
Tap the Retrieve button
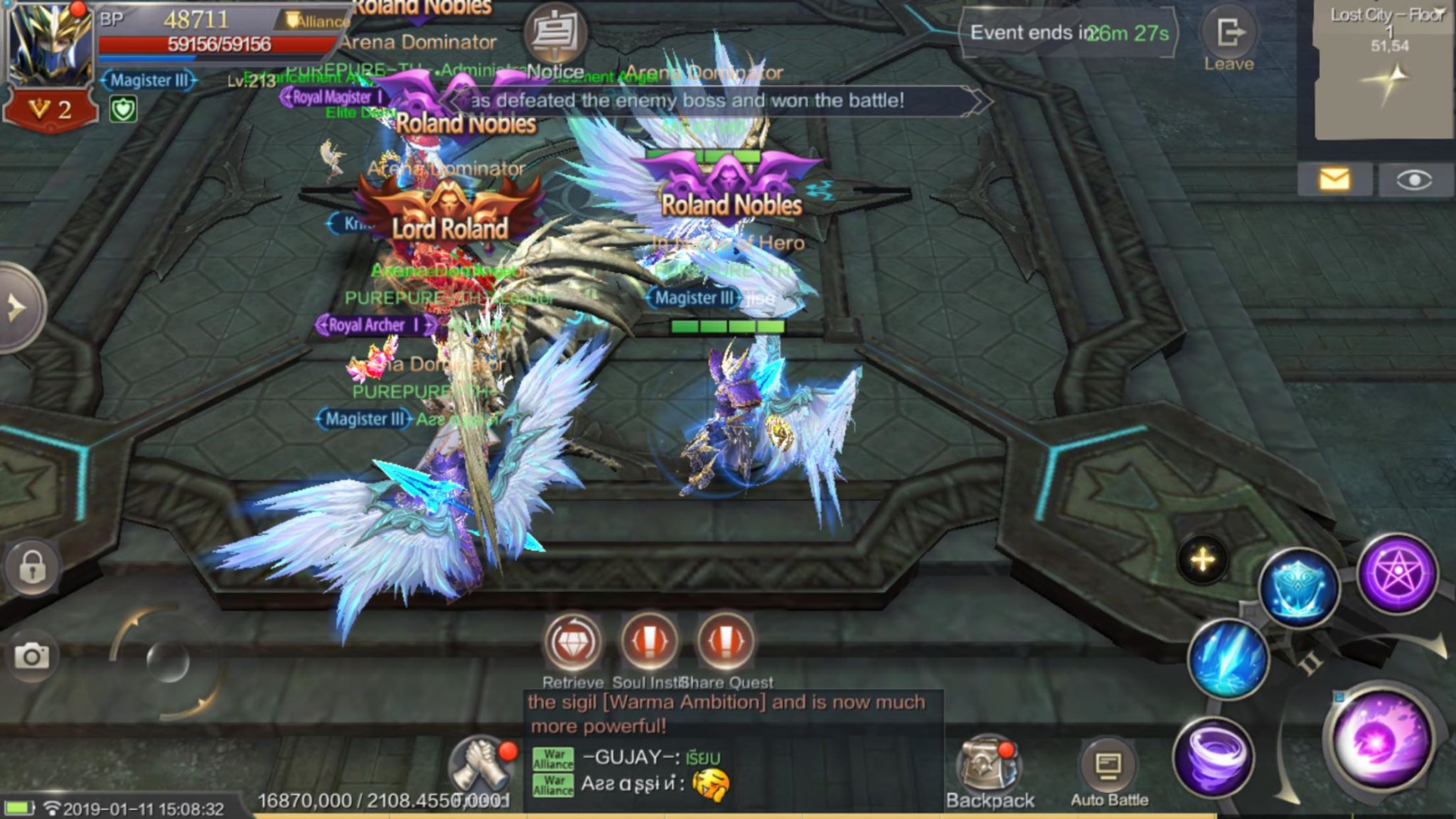click(x=572, y=643)
